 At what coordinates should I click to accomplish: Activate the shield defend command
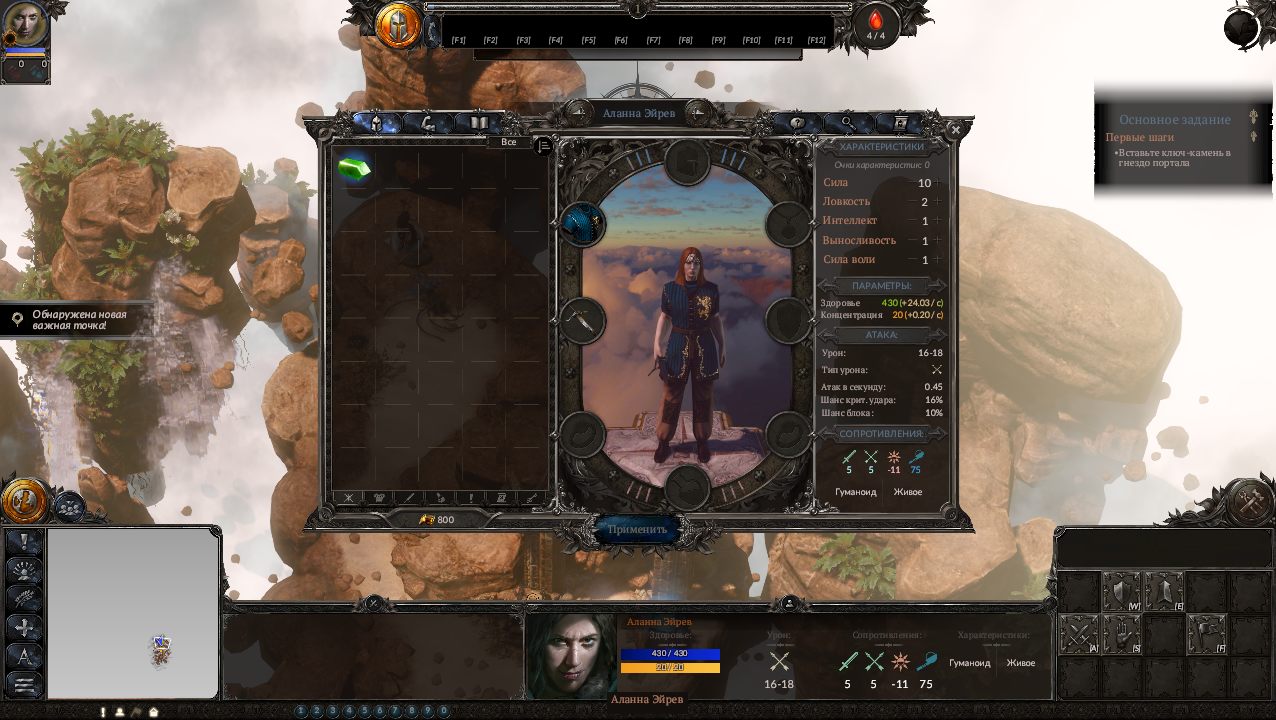point(1120,592)
